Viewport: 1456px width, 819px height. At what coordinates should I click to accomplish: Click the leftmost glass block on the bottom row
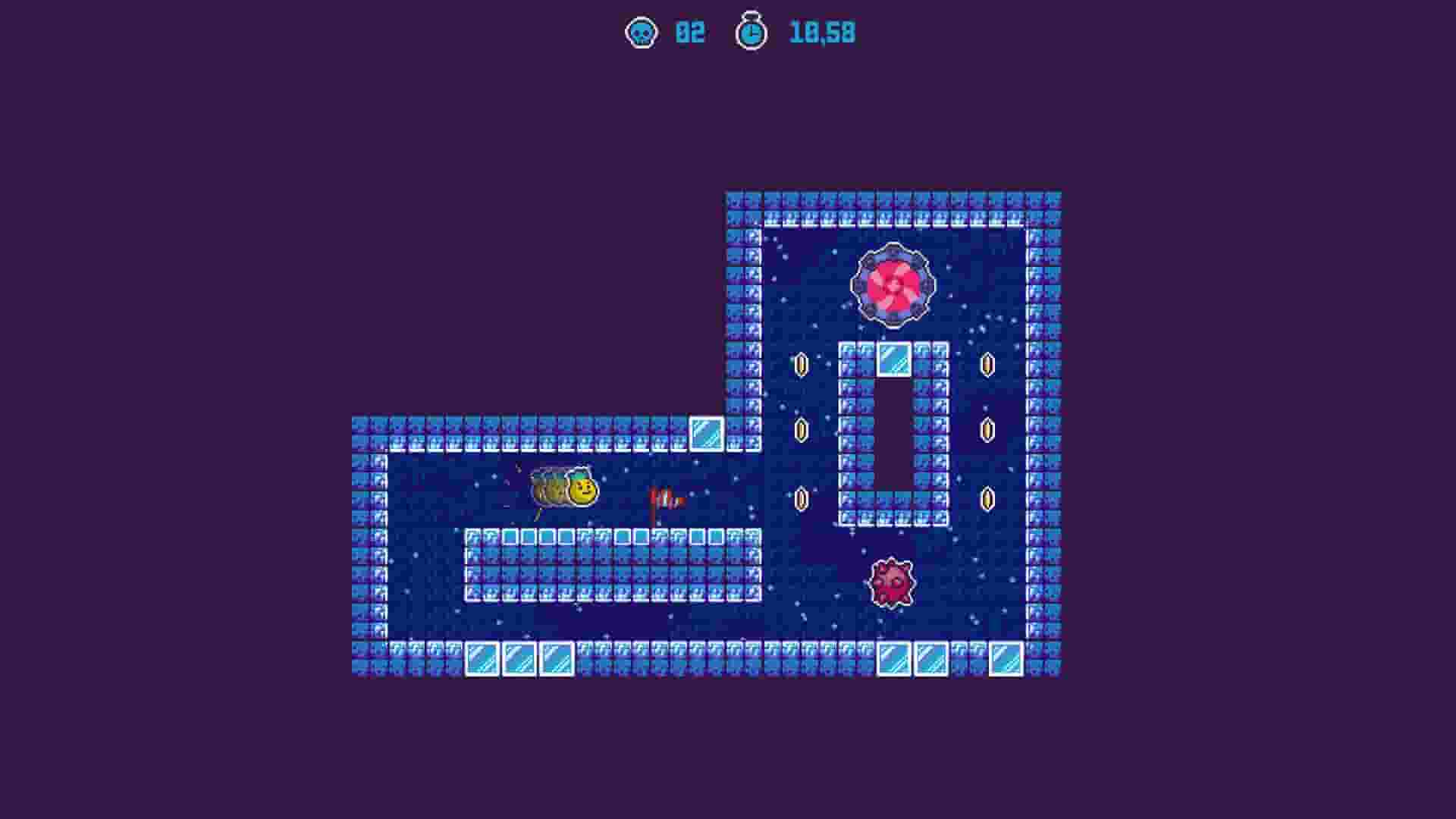(480, 660)
